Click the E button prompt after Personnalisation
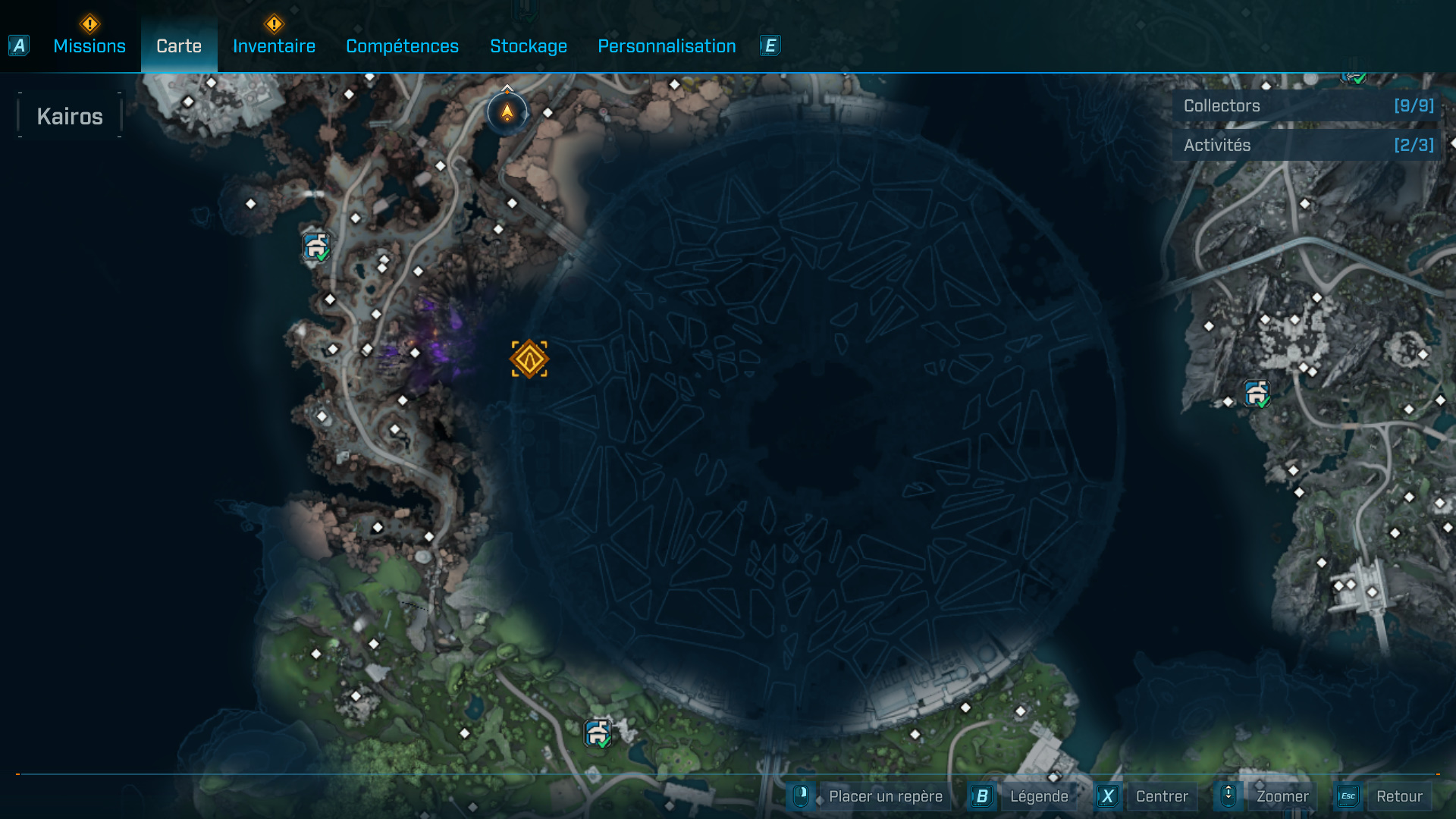 [770, 45]
